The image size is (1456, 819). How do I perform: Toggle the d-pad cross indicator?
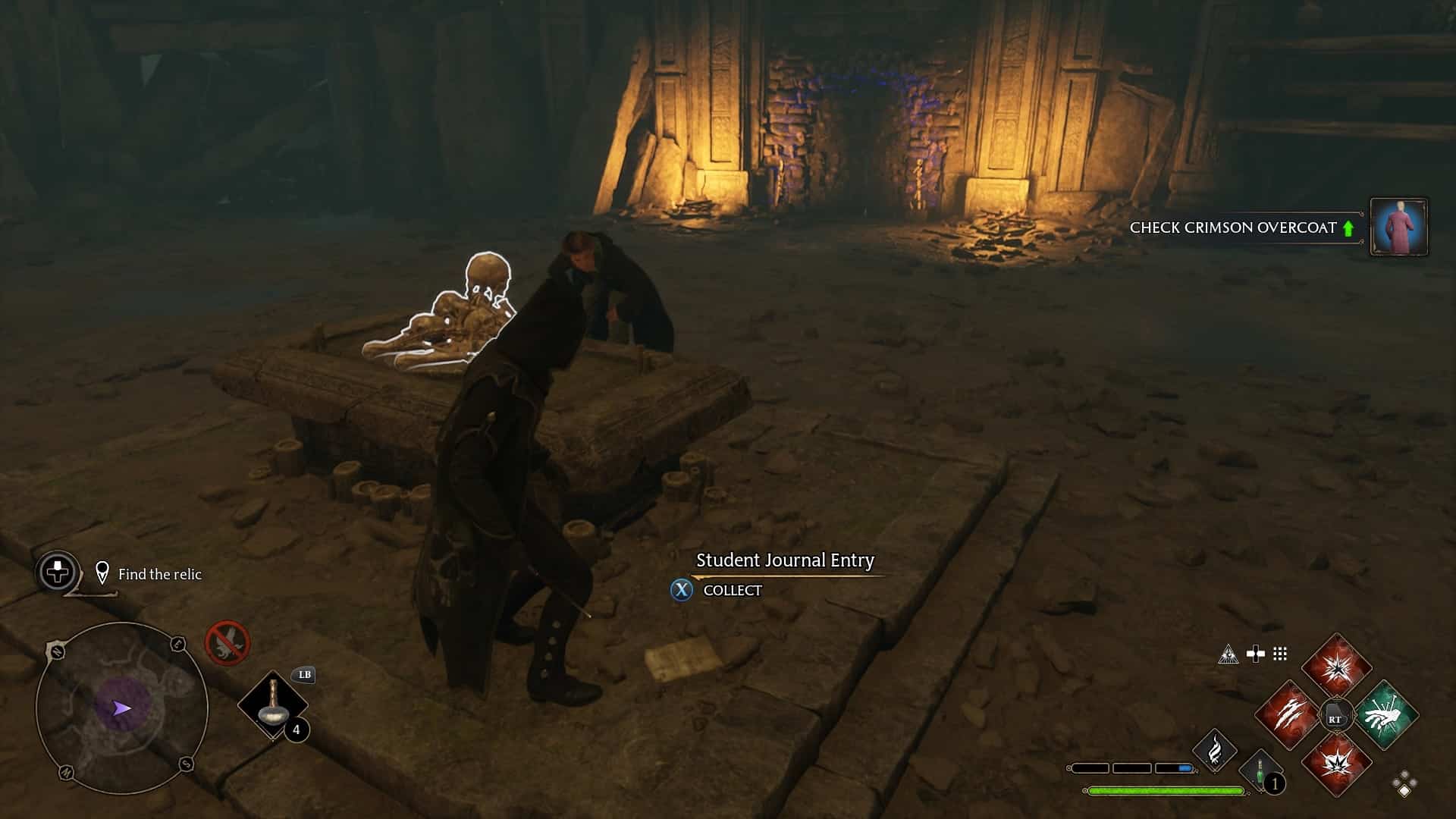(x=1256, y=653)
